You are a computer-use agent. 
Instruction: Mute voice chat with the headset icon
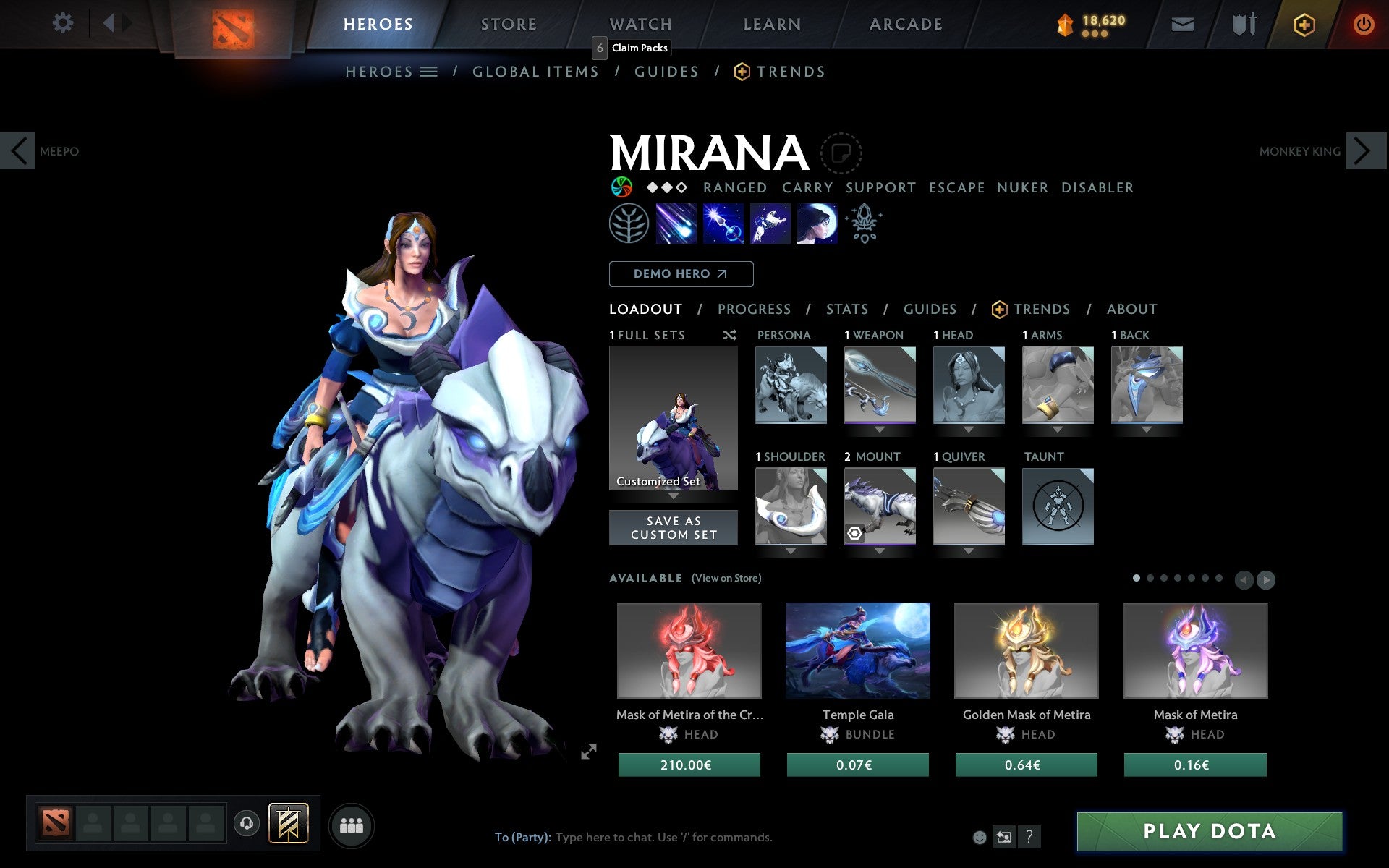[x=246, y=823]
